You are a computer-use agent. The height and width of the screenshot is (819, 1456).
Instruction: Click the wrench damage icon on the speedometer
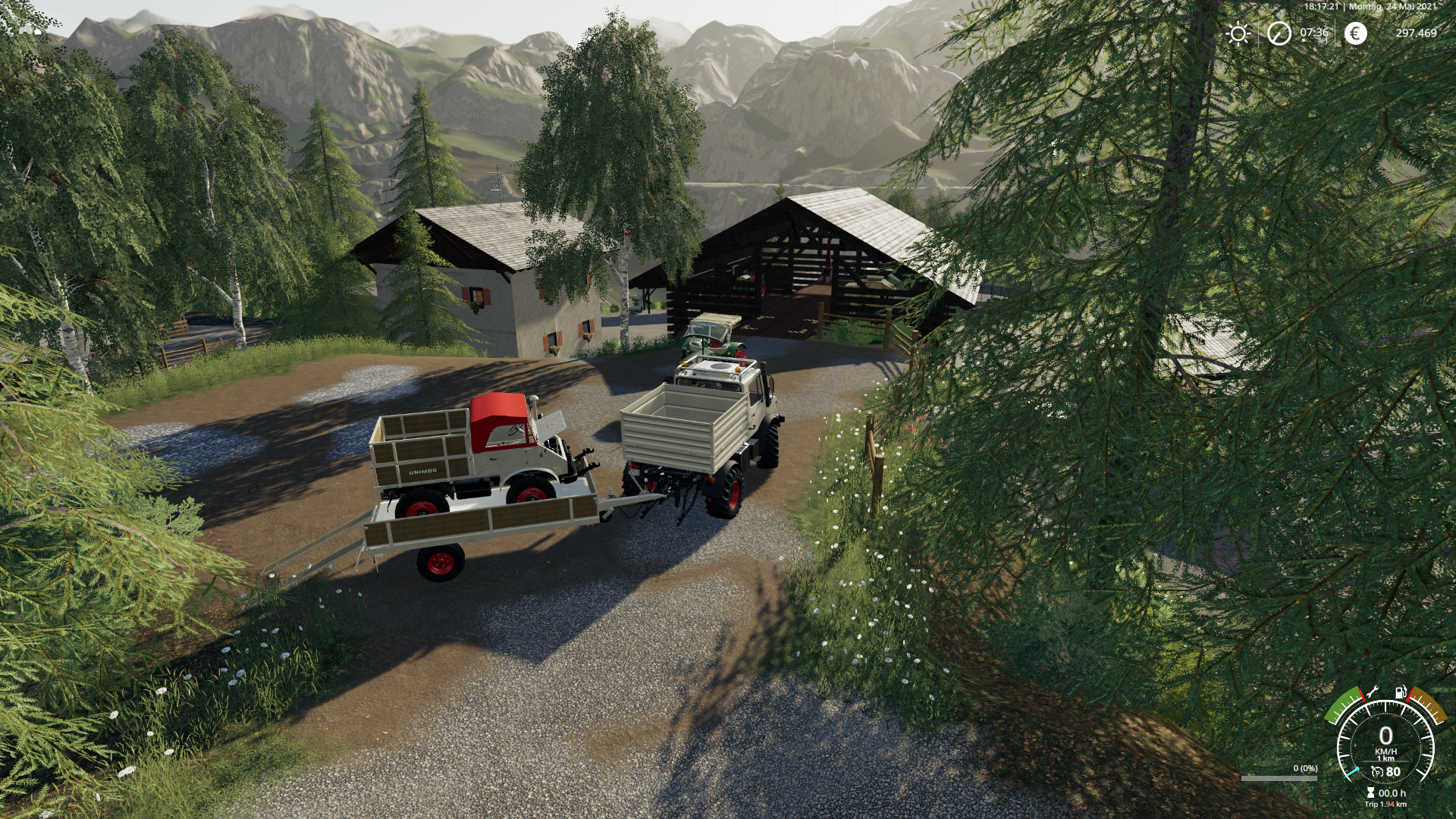pyautogui.click(x=1373, y=692)
